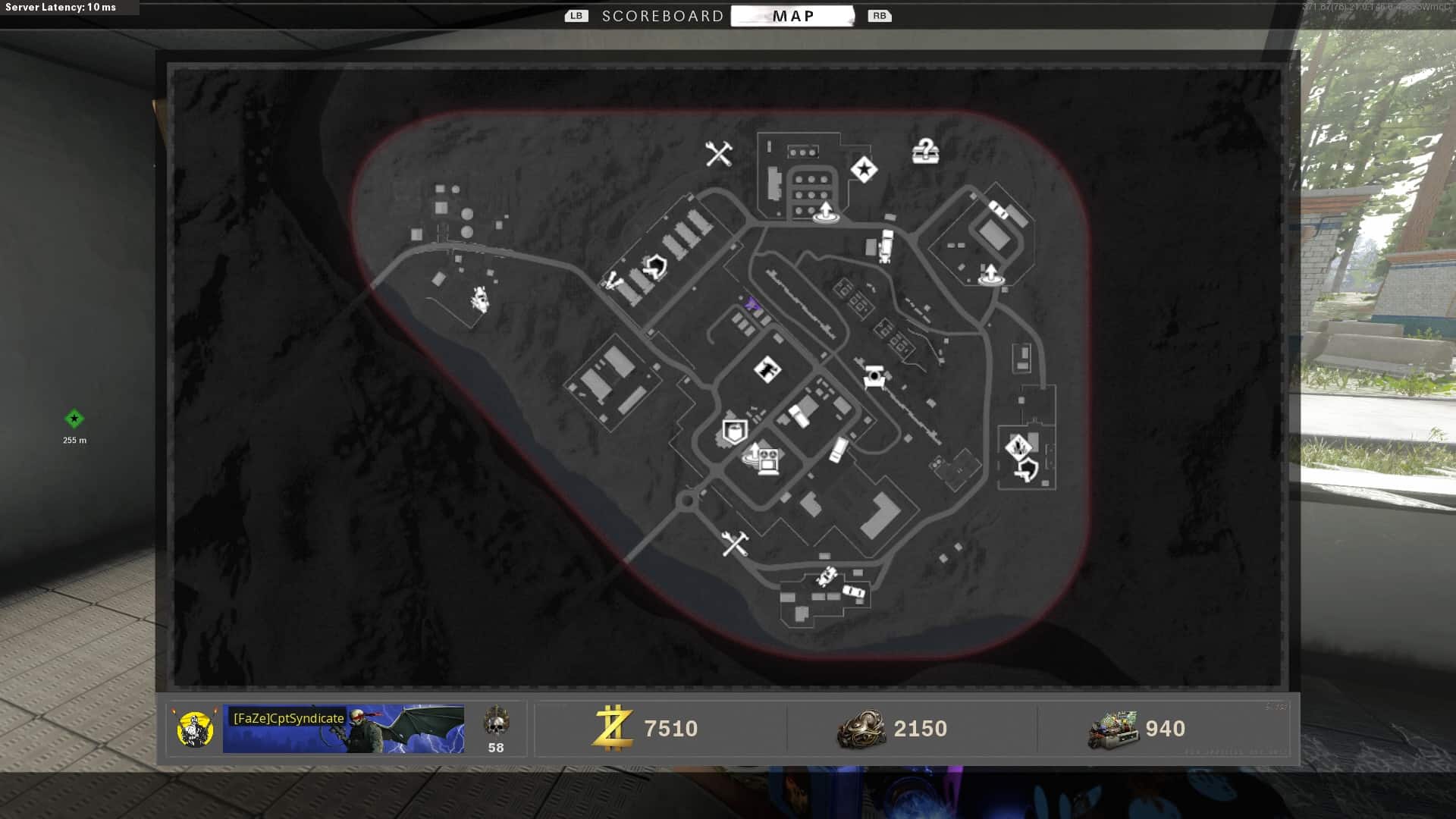Screen dimensions: 1456x819
Task: Select the reel-to-reel machine marker
Action: pos(768,460)
